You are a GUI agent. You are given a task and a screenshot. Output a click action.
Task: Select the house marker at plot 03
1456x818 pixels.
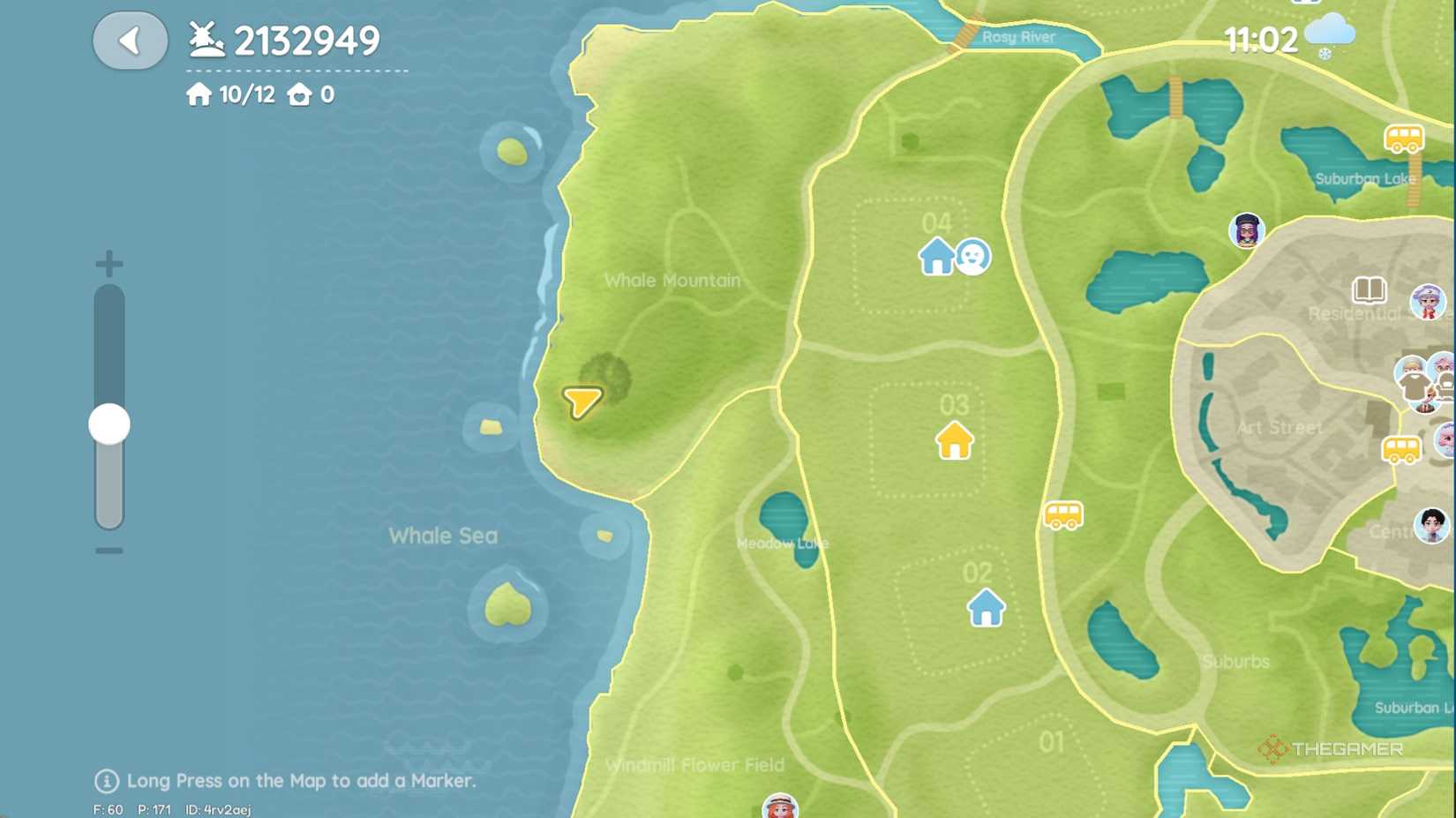(x=955, y=441)
